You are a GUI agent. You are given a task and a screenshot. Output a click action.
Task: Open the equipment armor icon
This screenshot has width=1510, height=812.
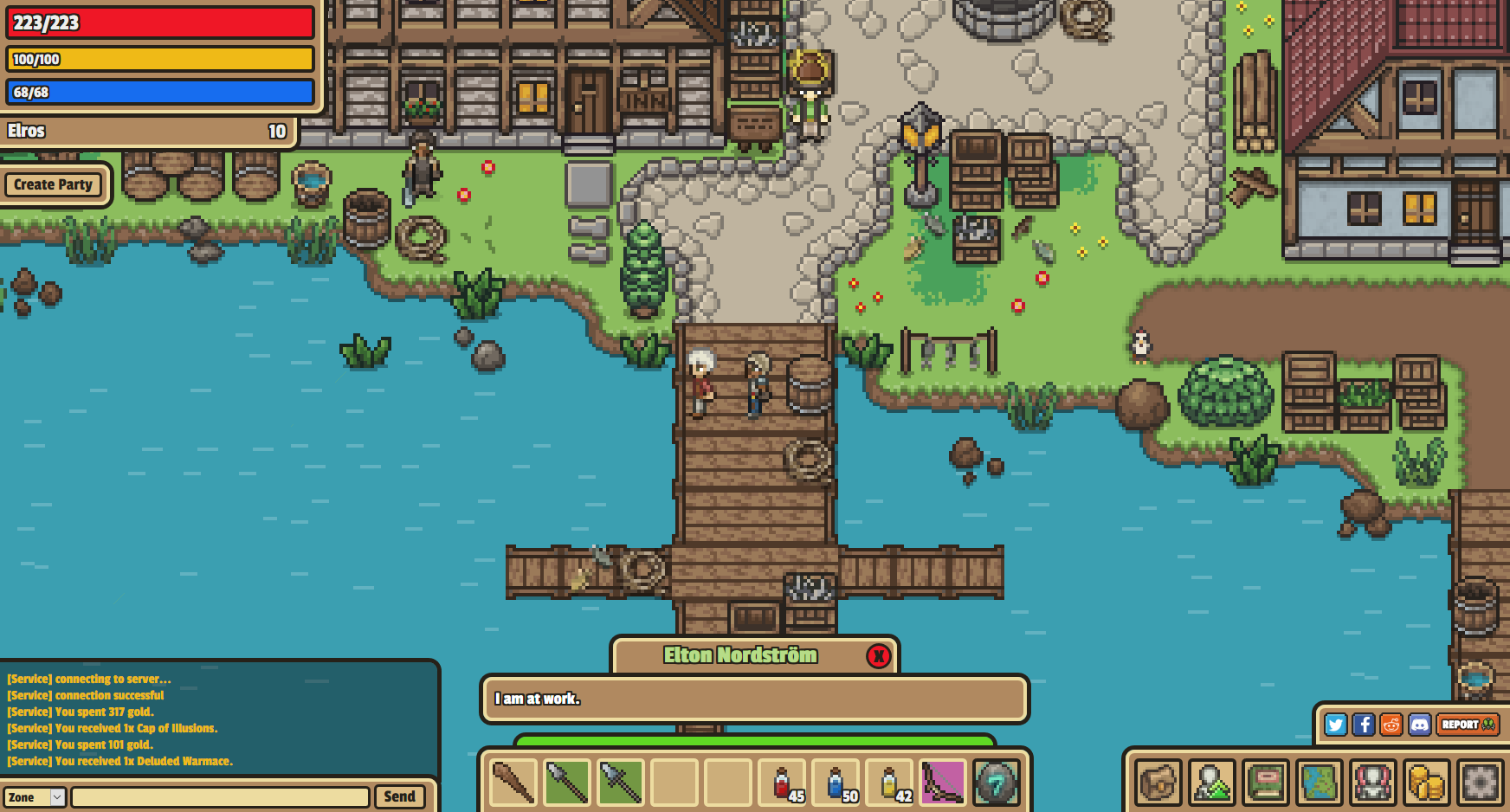click(x=1372, y=783)
